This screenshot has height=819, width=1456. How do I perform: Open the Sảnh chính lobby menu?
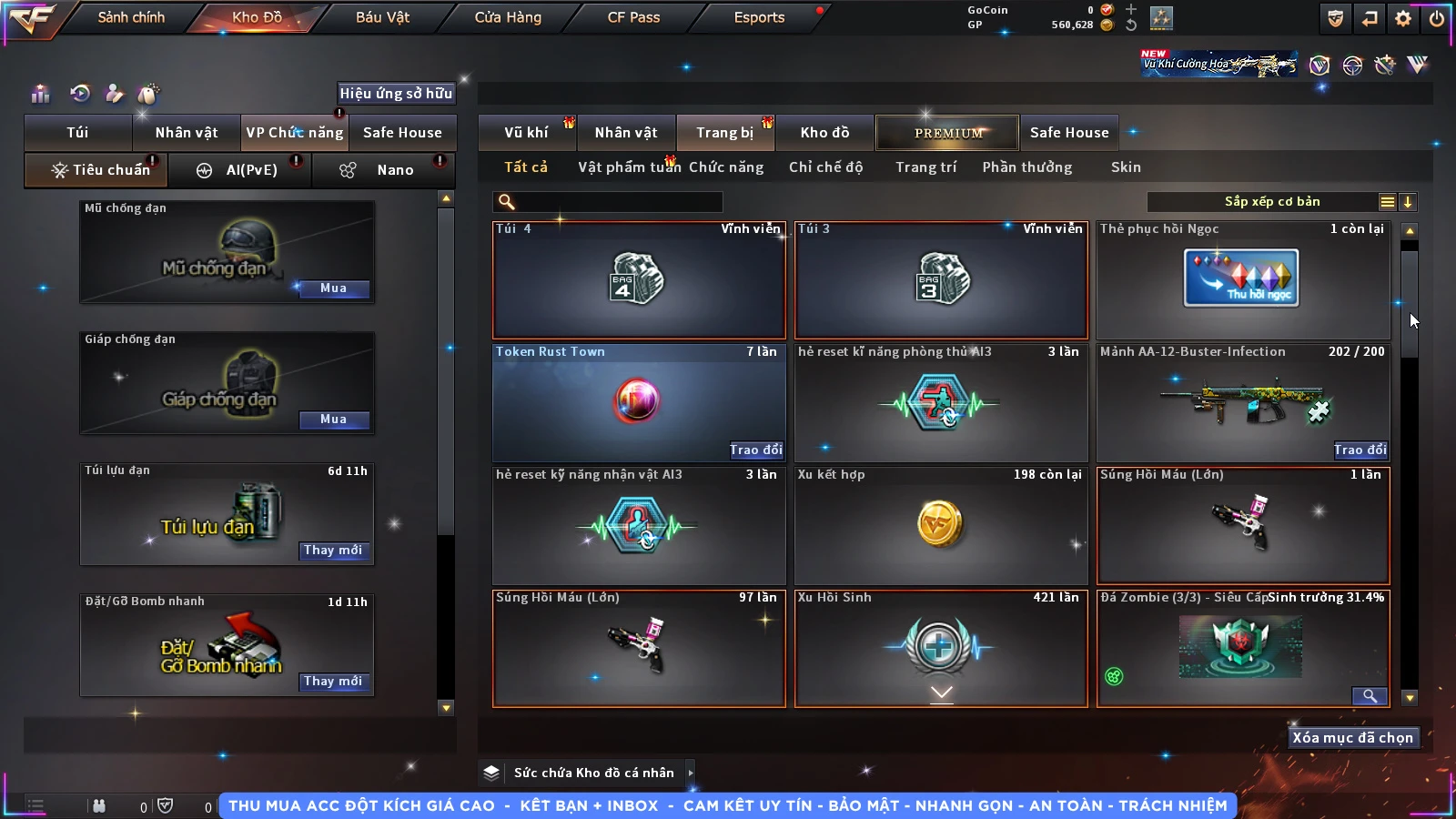pos(131,17)
